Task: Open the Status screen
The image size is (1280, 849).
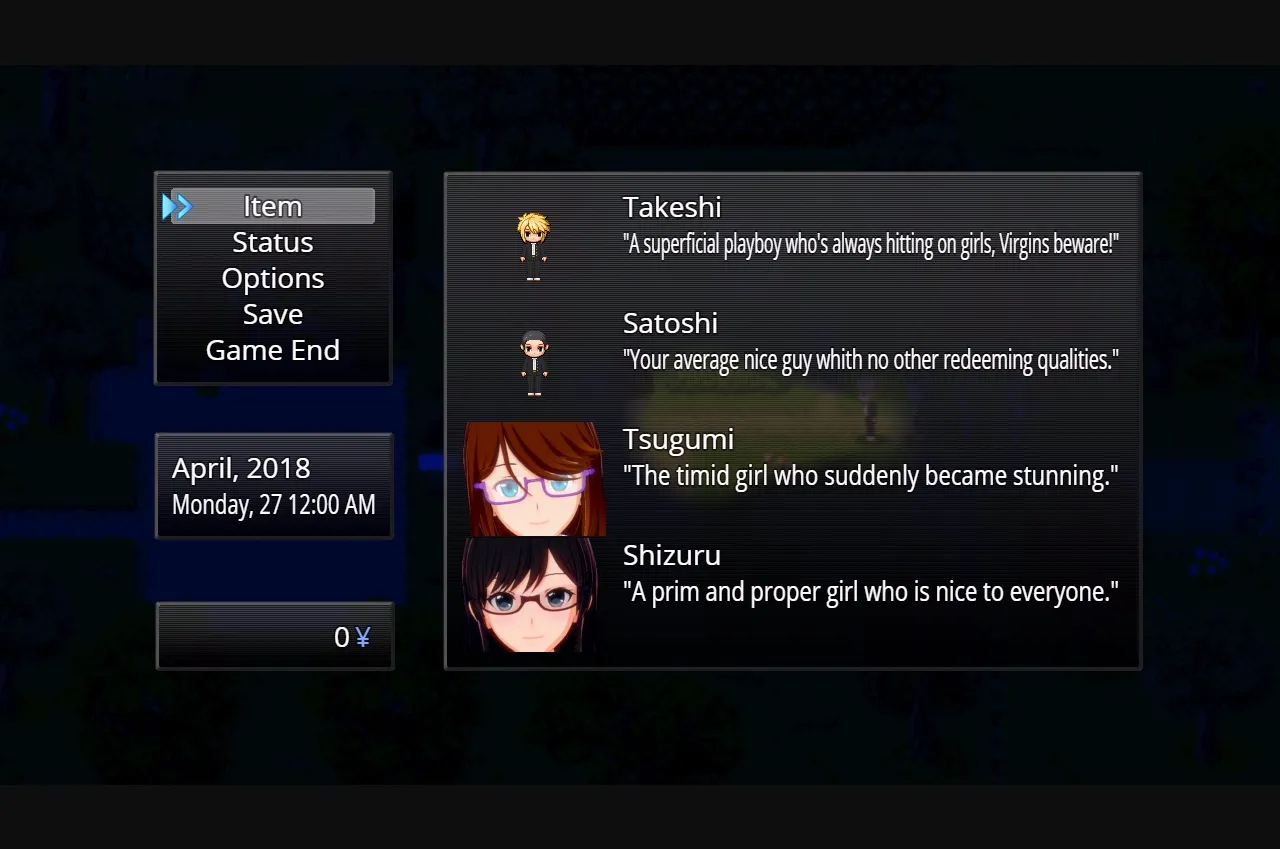Action: tap(272, 242)
